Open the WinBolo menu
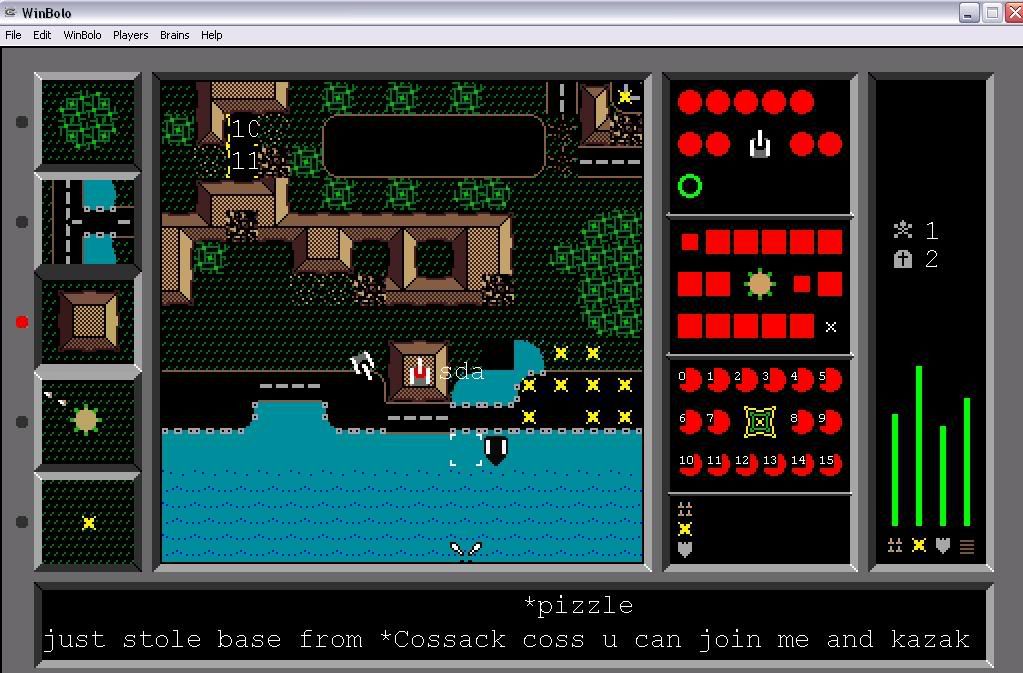Screen dimensions: 1023x673 pyautogui.click(x=82, y=35)
